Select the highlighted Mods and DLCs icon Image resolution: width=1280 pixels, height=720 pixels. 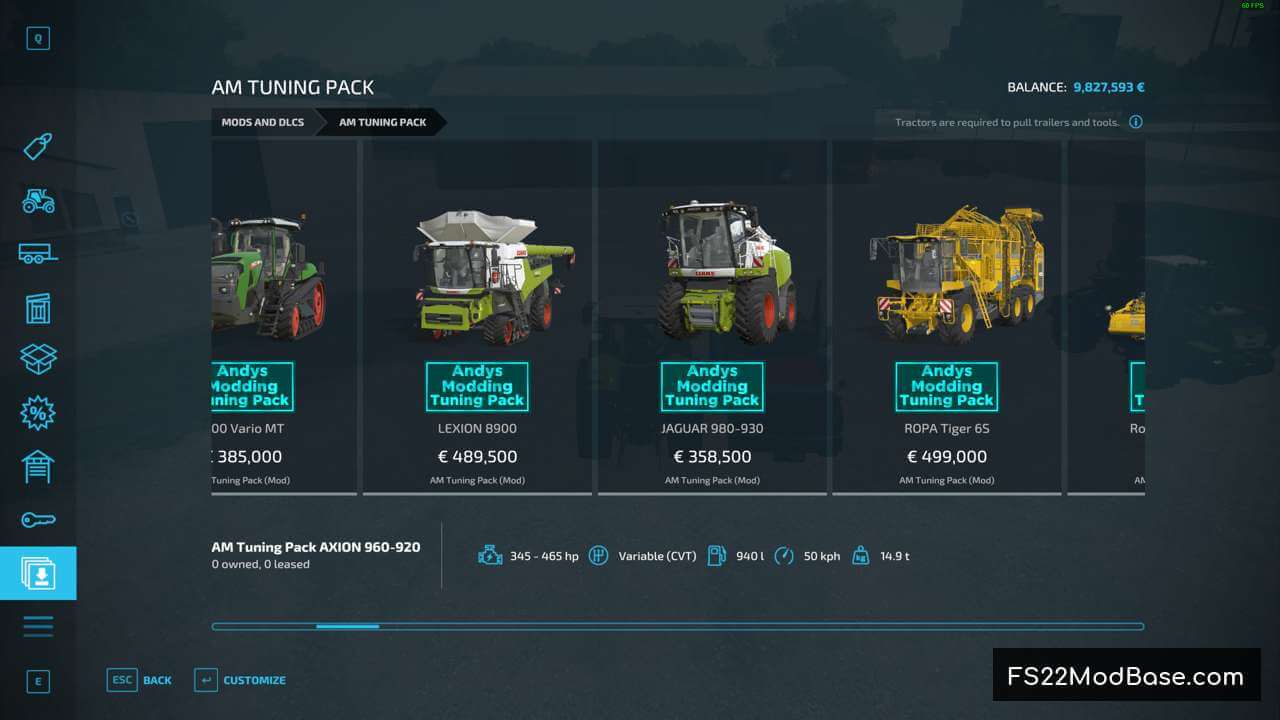point(38,572)
